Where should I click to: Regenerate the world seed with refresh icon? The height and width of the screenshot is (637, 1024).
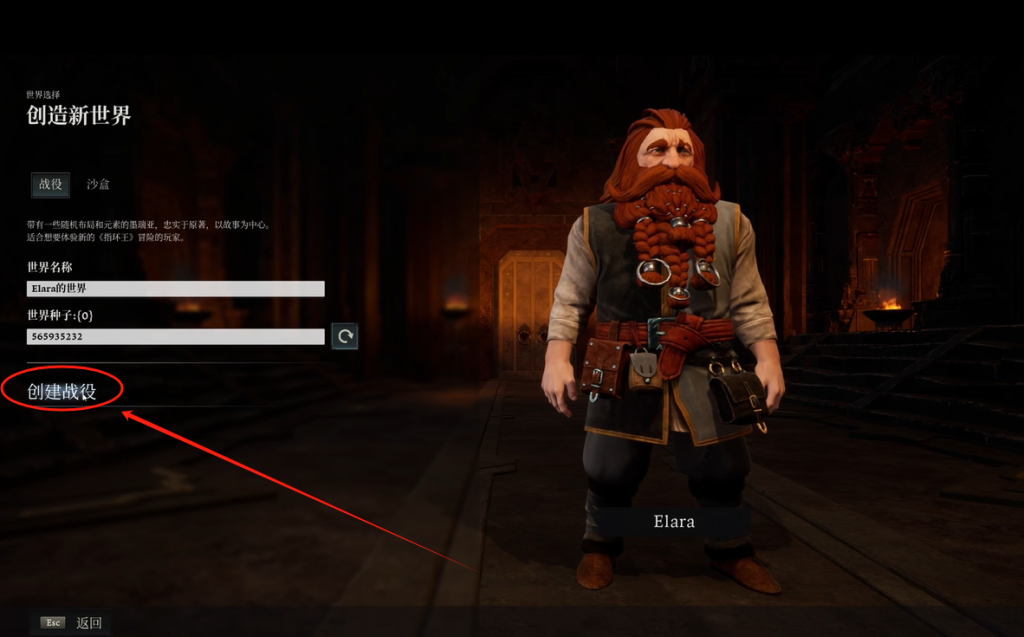pyautogui.click(x=345, y=337)
